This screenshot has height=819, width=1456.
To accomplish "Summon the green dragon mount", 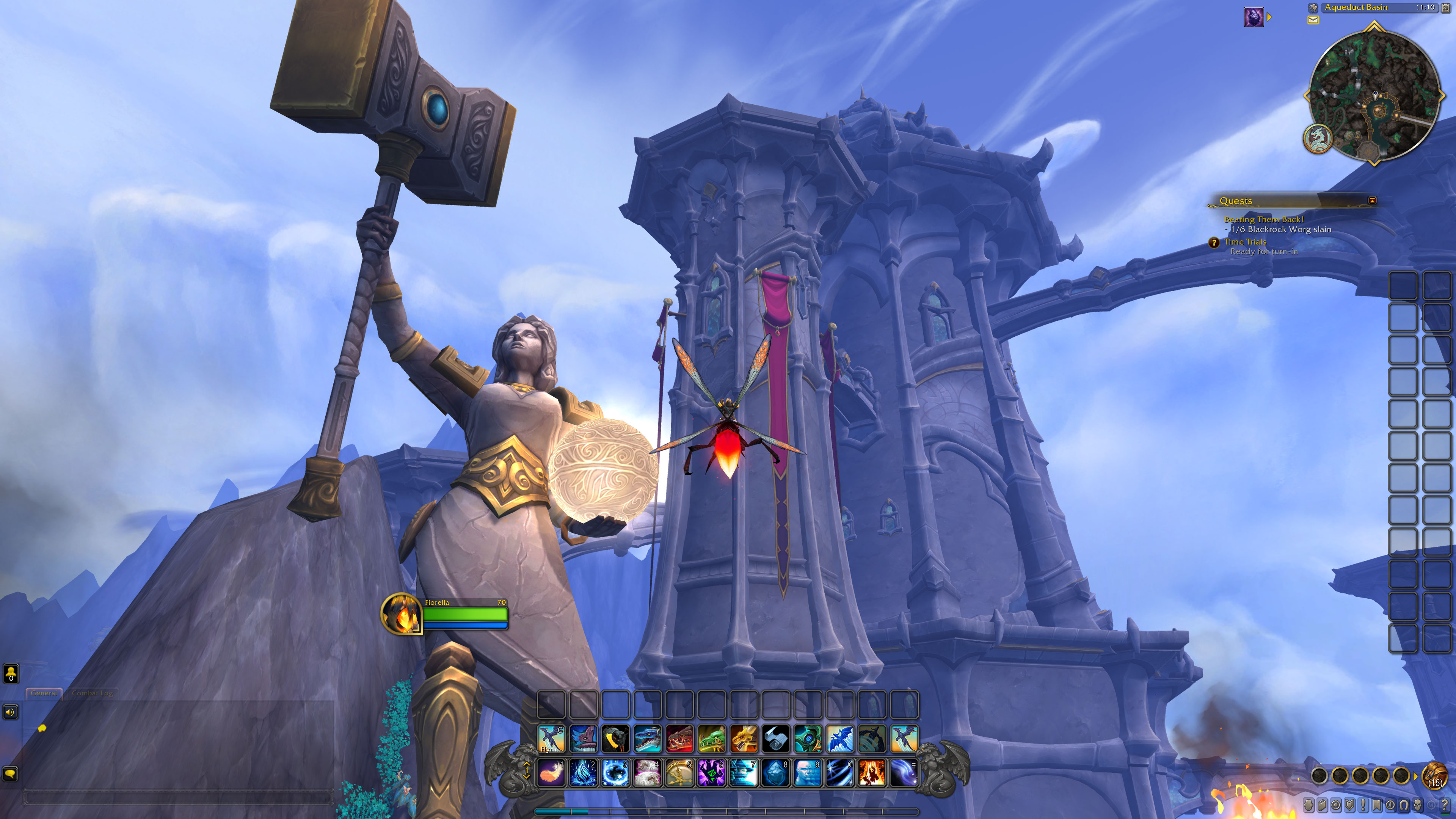I will (711, 739).
